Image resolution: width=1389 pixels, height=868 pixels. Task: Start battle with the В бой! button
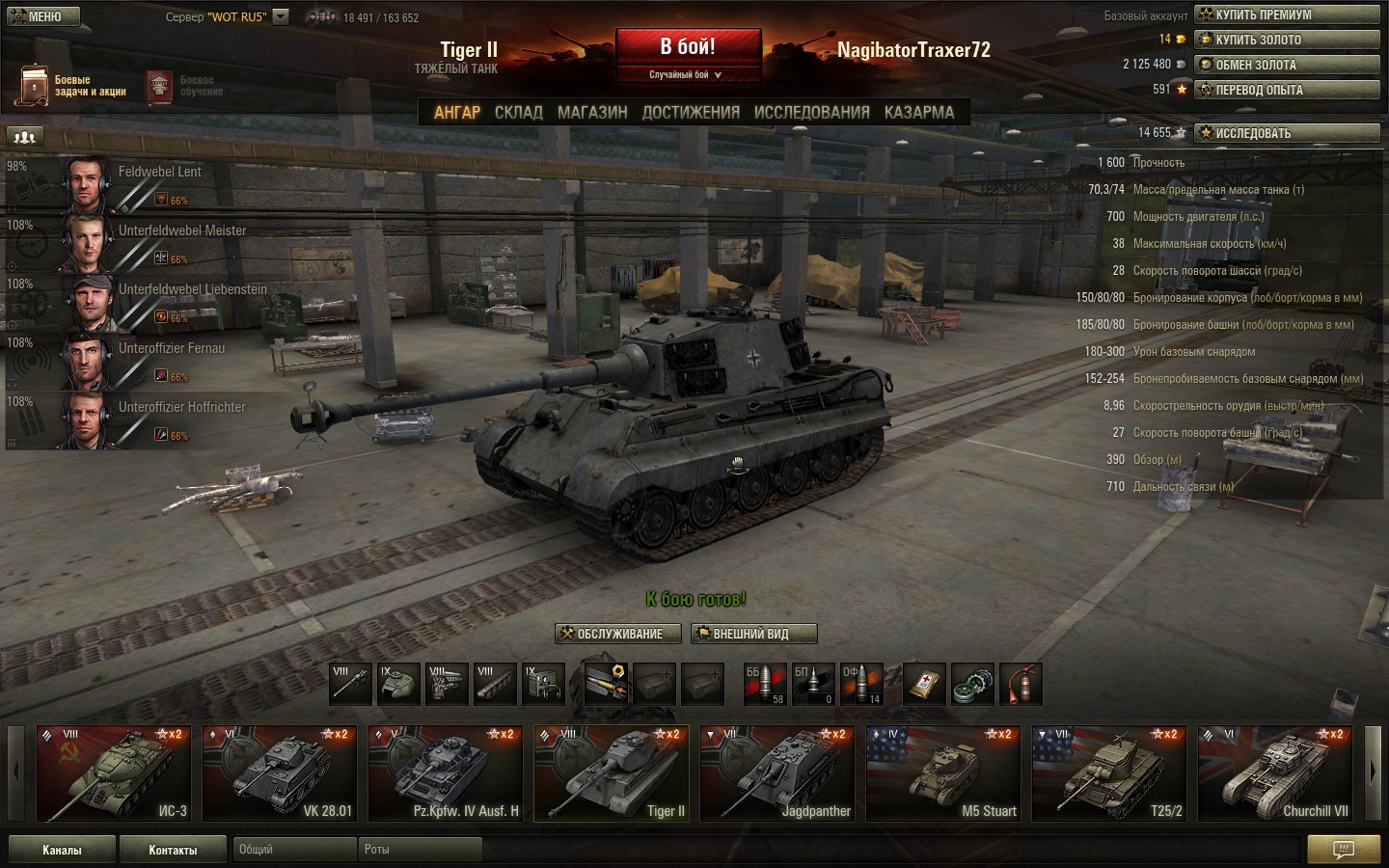click(688, 47)
